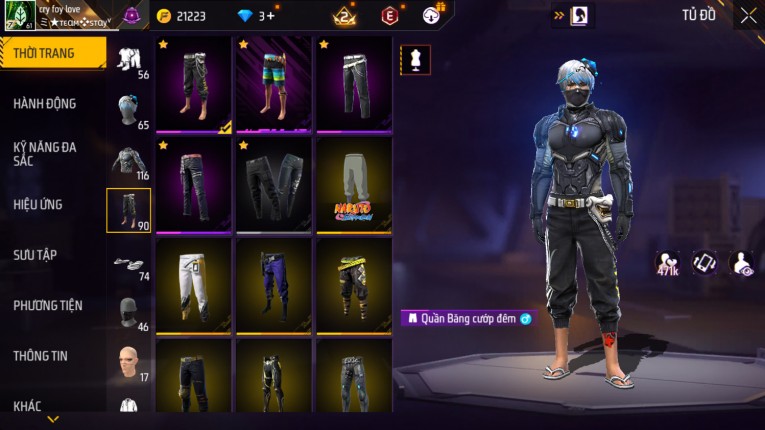Select the Naruto Shippuden grey pants

pyautogui.click(x=354, y=183)
